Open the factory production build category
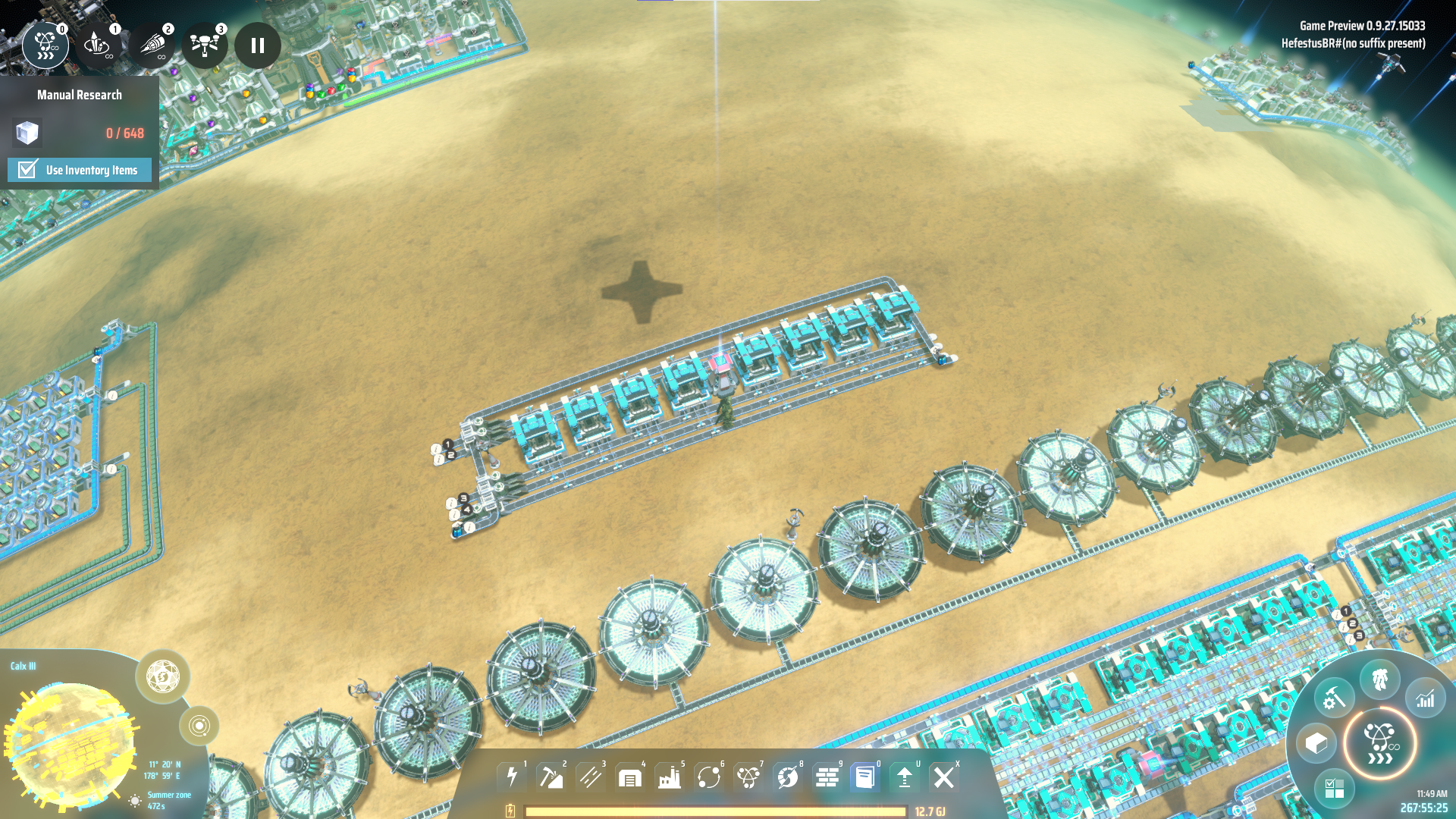 (x=670, y=777)
